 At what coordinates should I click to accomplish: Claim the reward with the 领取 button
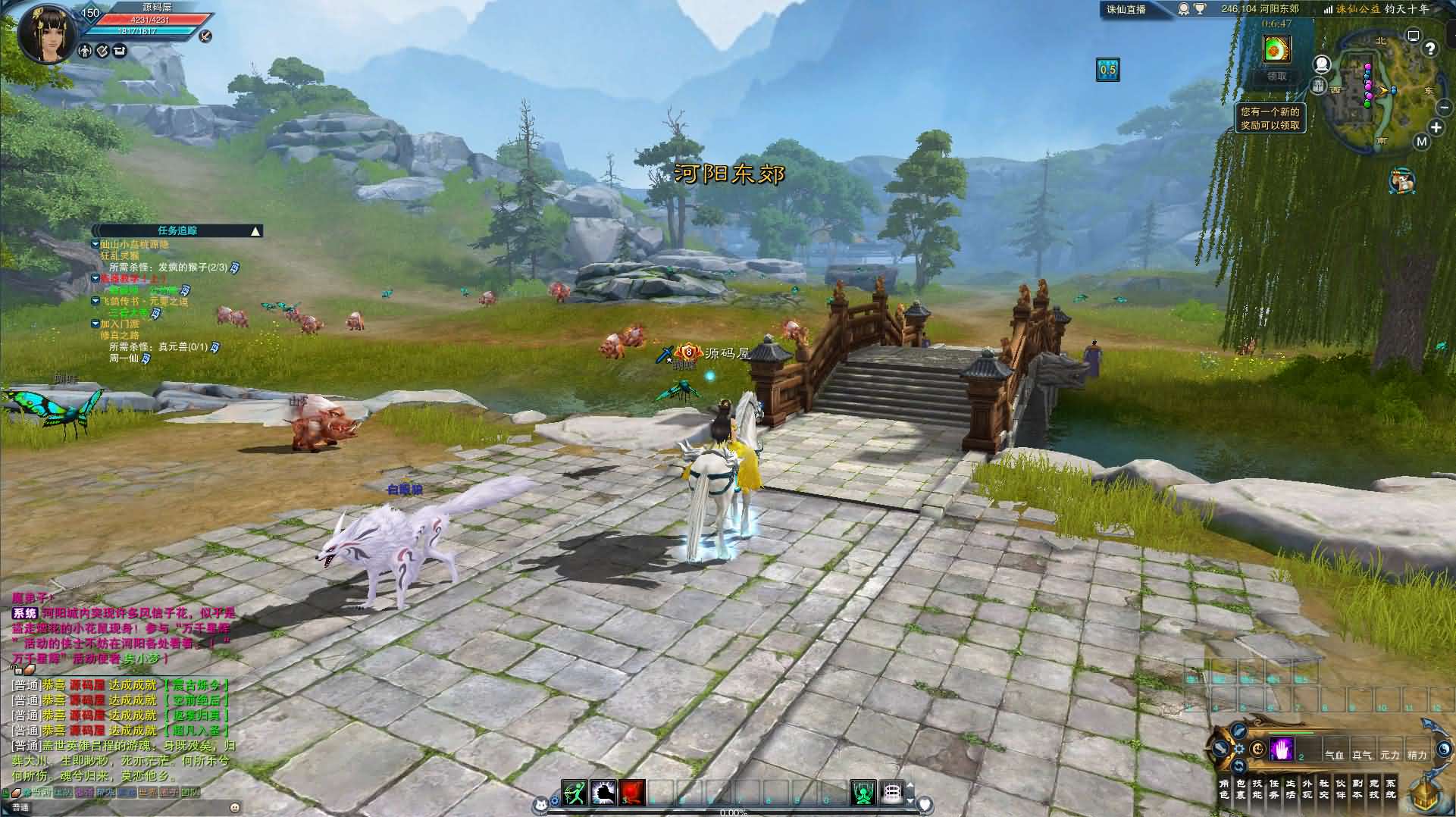click(x=1276, y=77)
